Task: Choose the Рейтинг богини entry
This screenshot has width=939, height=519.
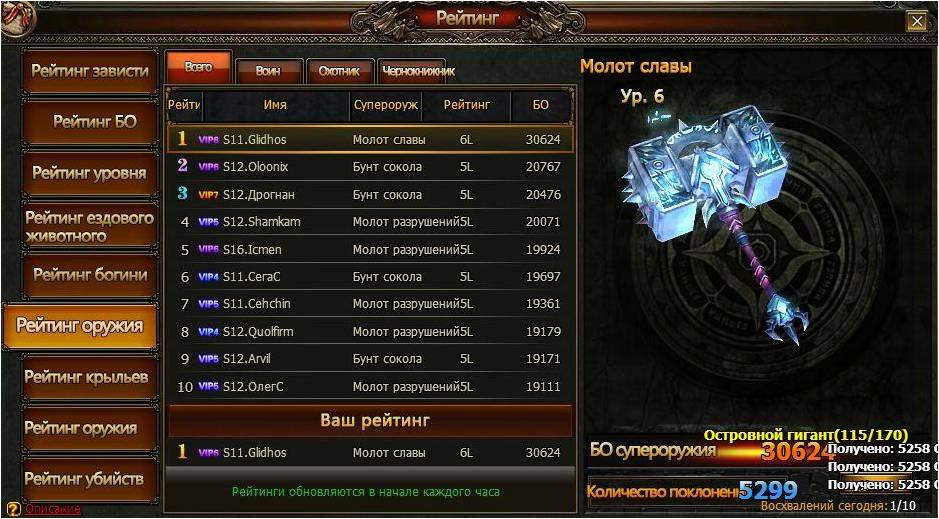Action: point(90,275)
